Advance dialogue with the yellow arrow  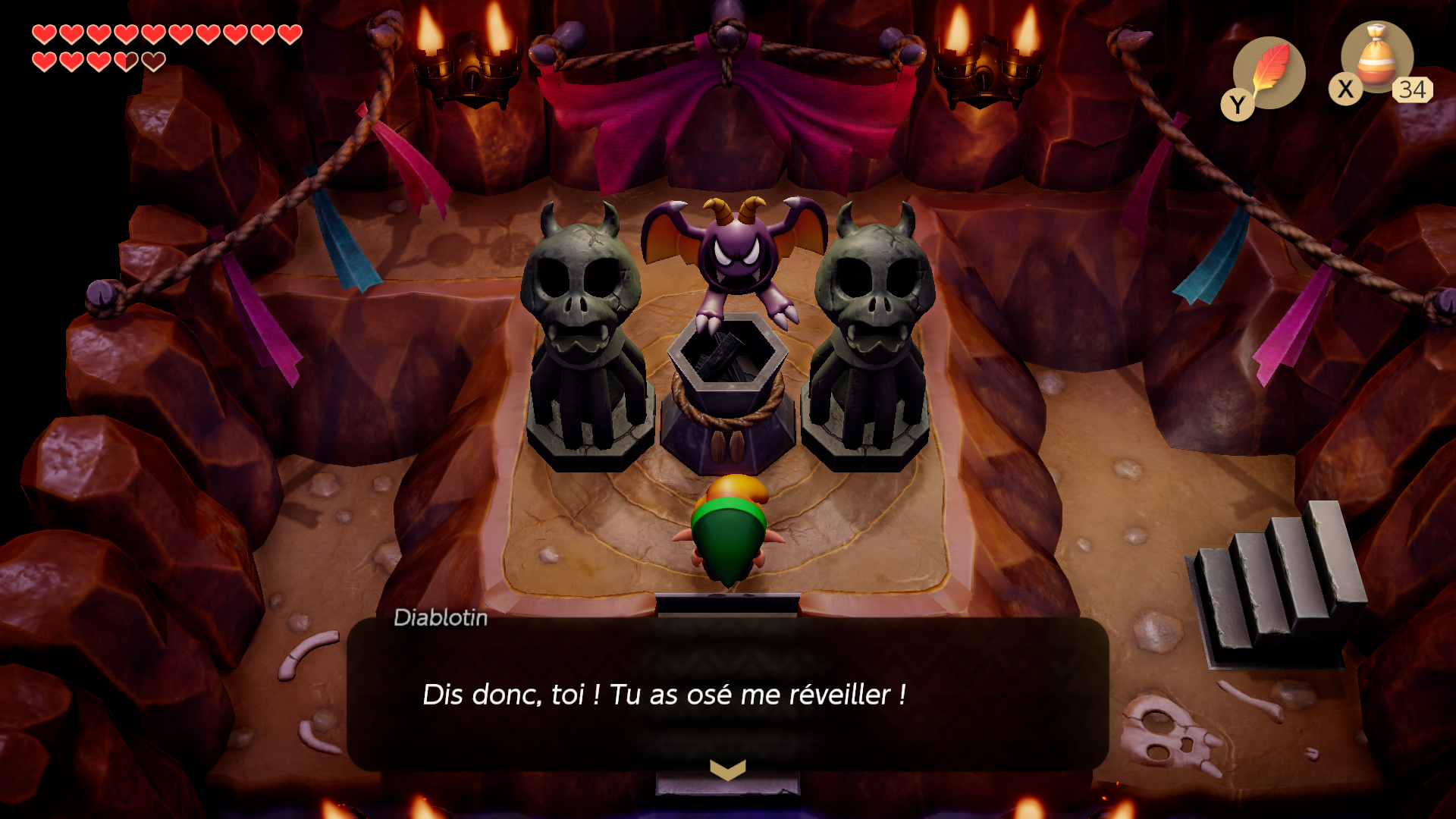coord(727,770)
